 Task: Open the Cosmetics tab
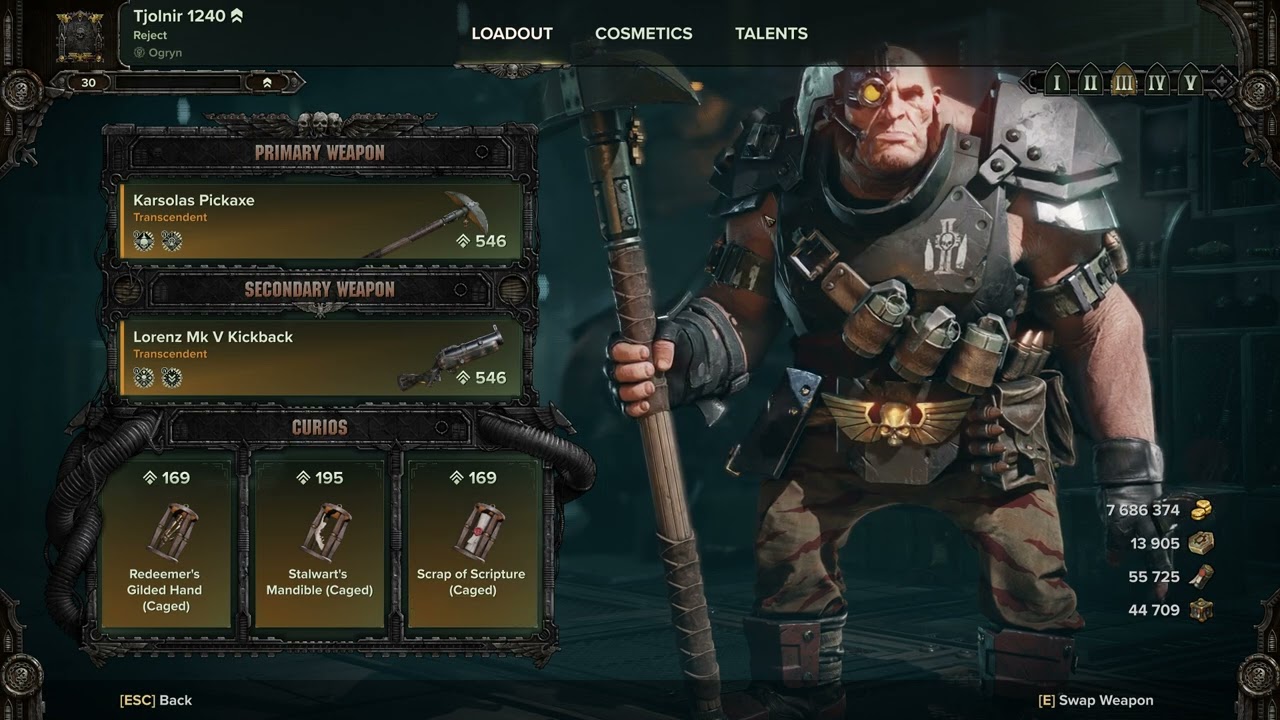(643, 33)
